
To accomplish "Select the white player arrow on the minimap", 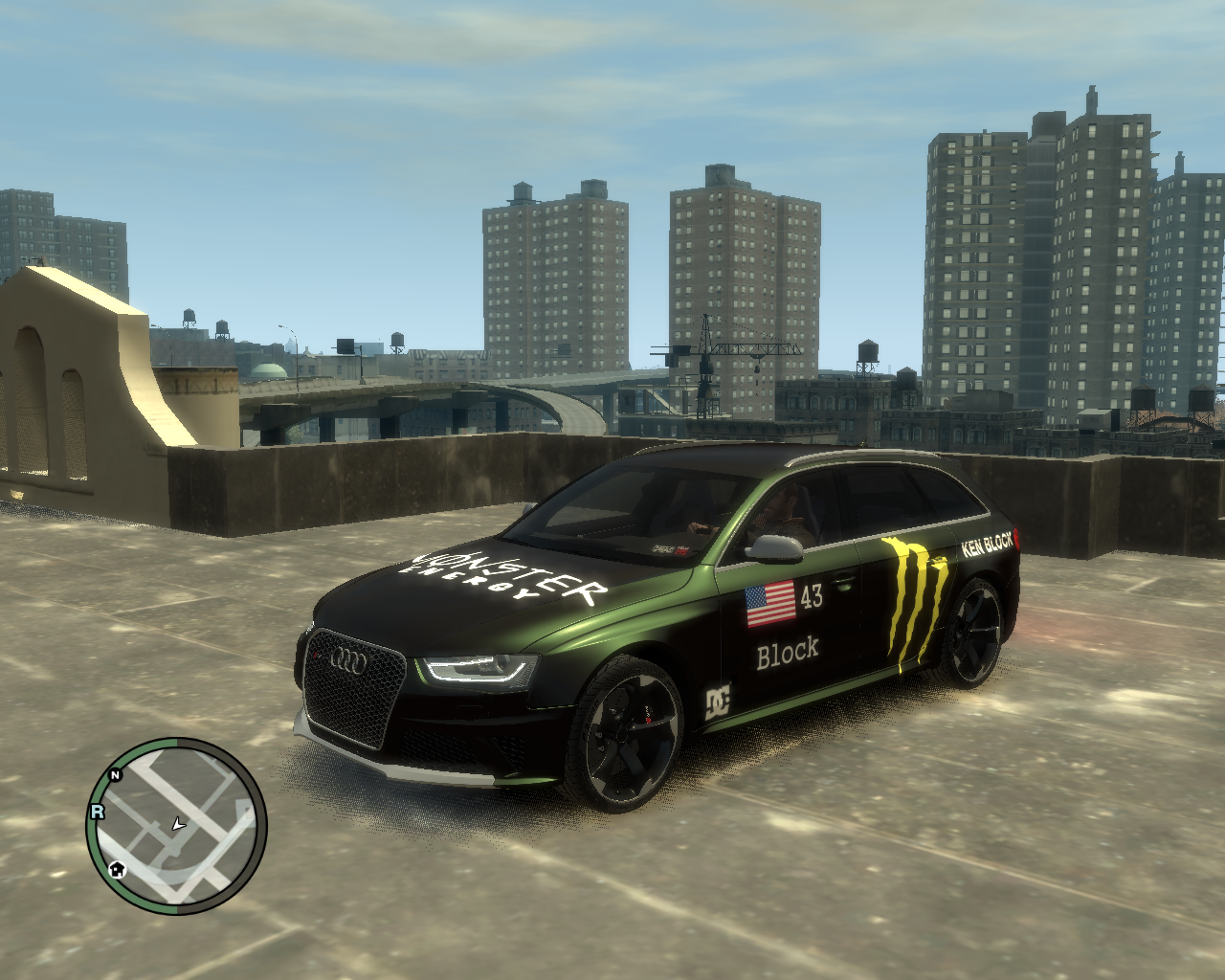I will pyautogui.click(x=177, y=823).
